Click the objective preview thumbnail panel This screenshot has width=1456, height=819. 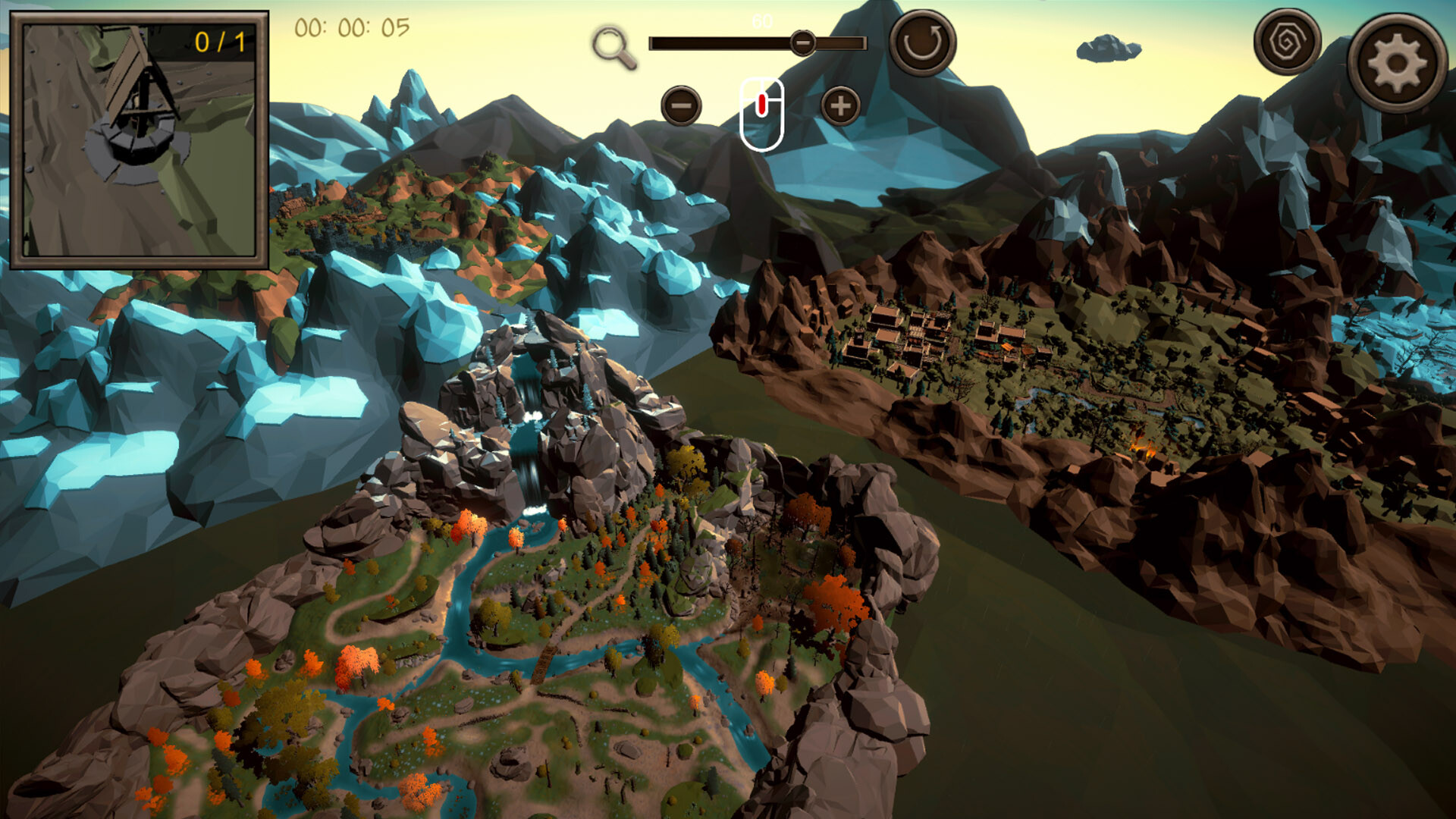(x=141, y=139)
